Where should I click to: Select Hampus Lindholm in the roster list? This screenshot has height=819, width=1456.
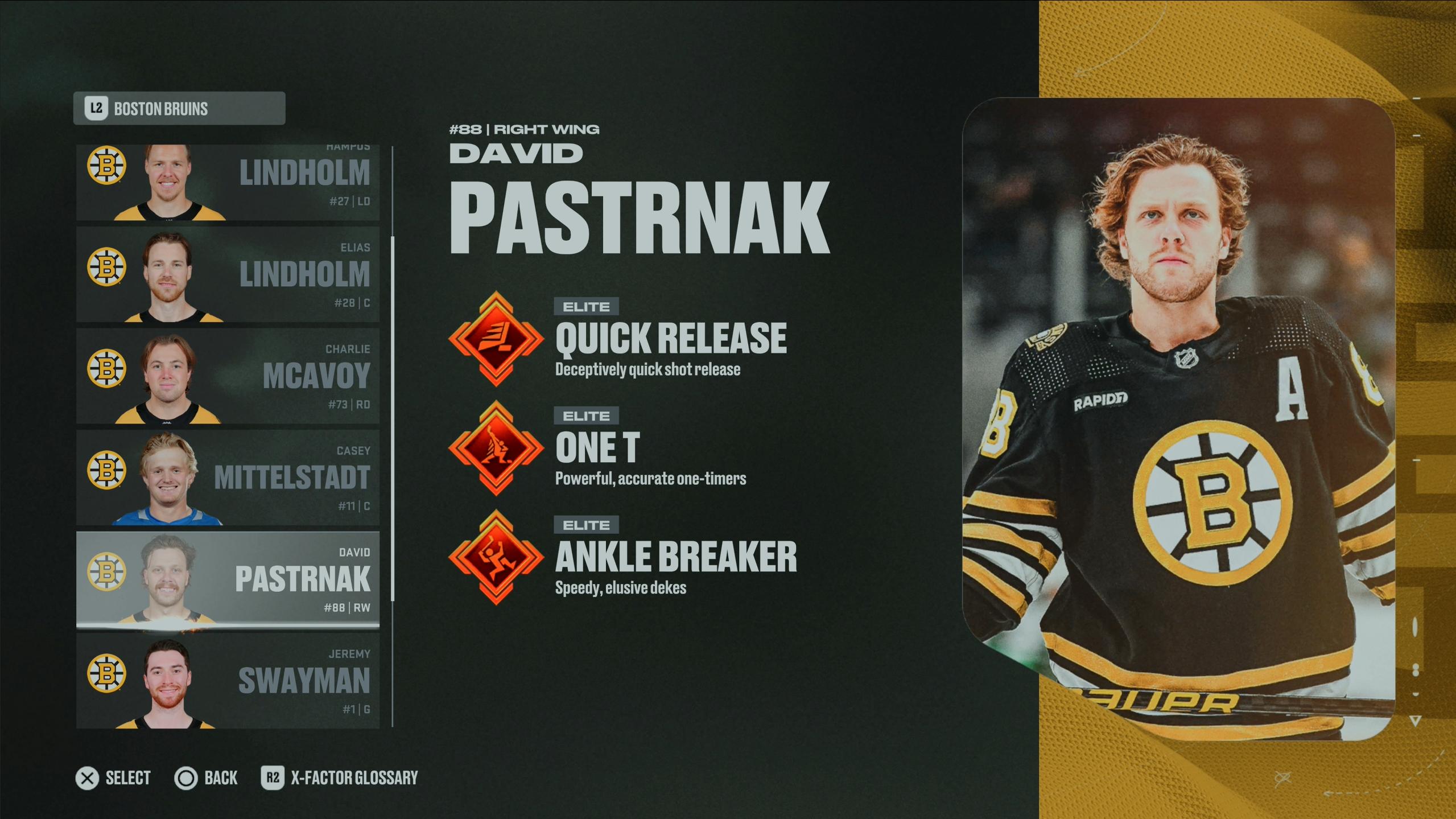[x=228, y=182]
